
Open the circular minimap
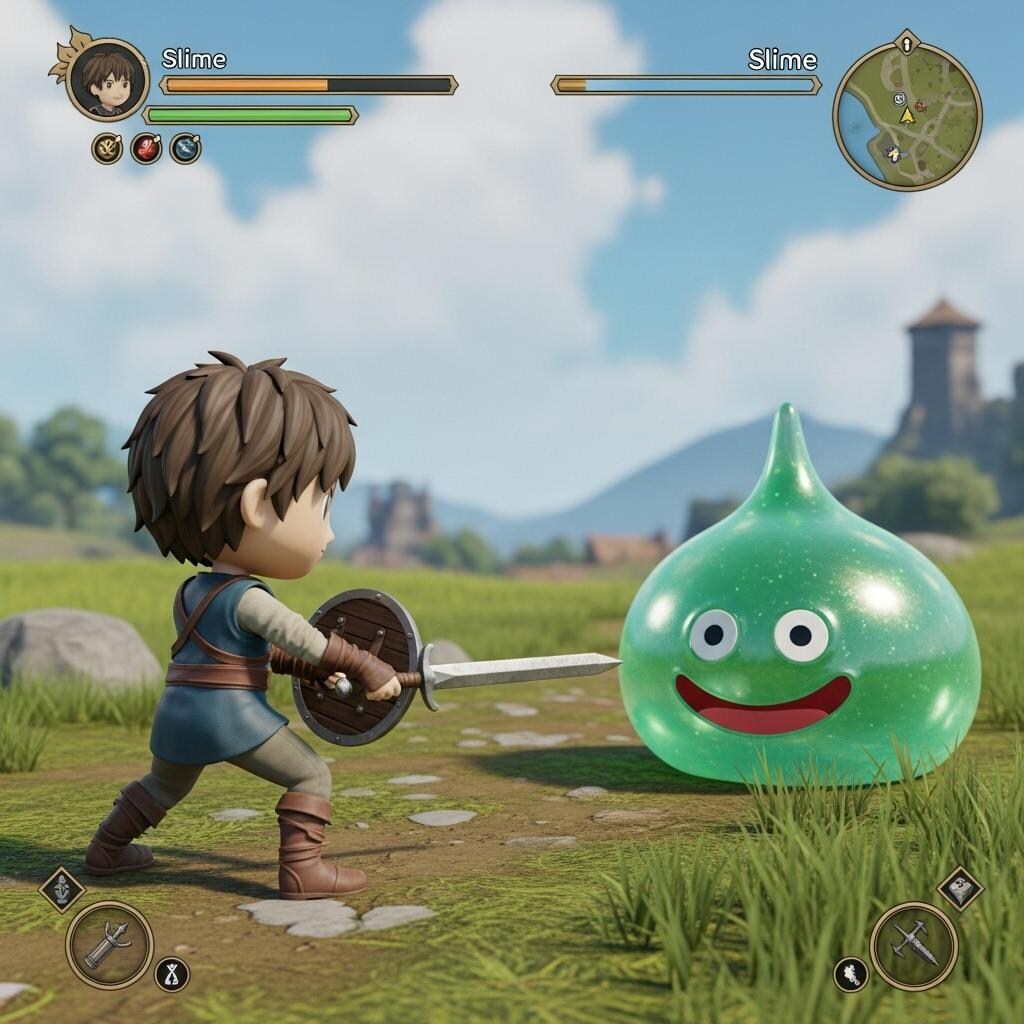click(x=907, y=116)
